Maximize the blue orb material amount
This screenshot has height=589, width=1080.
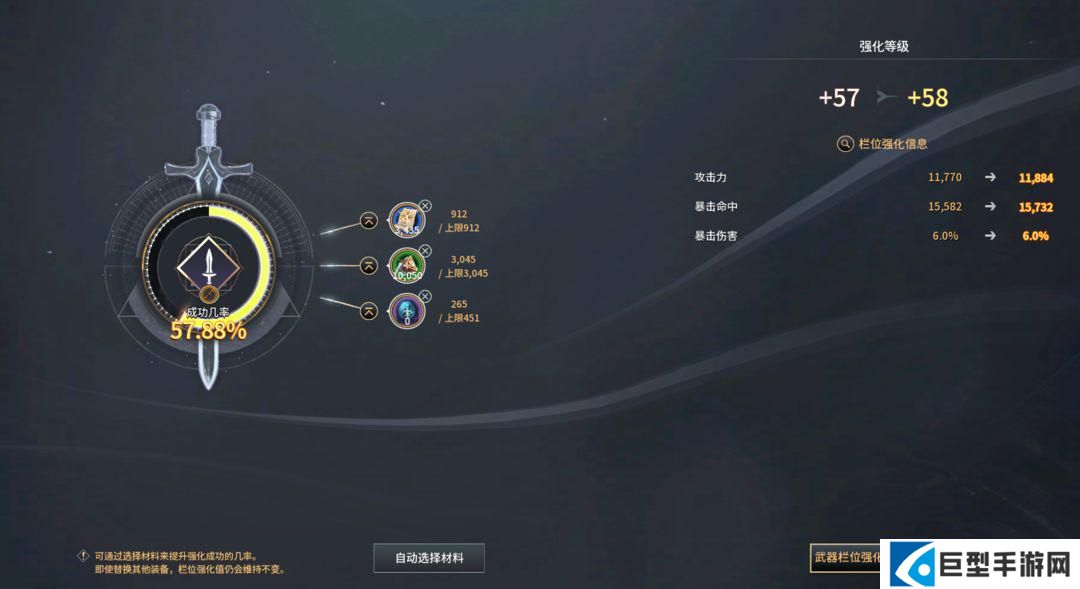369,311
